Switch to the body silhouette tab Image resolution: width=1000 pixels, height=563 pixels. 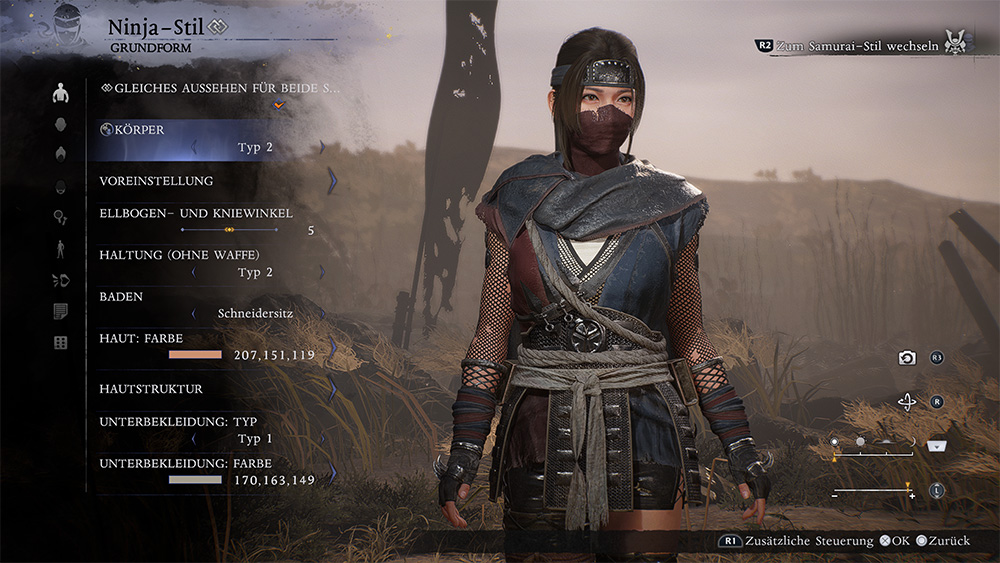(61, 93)
